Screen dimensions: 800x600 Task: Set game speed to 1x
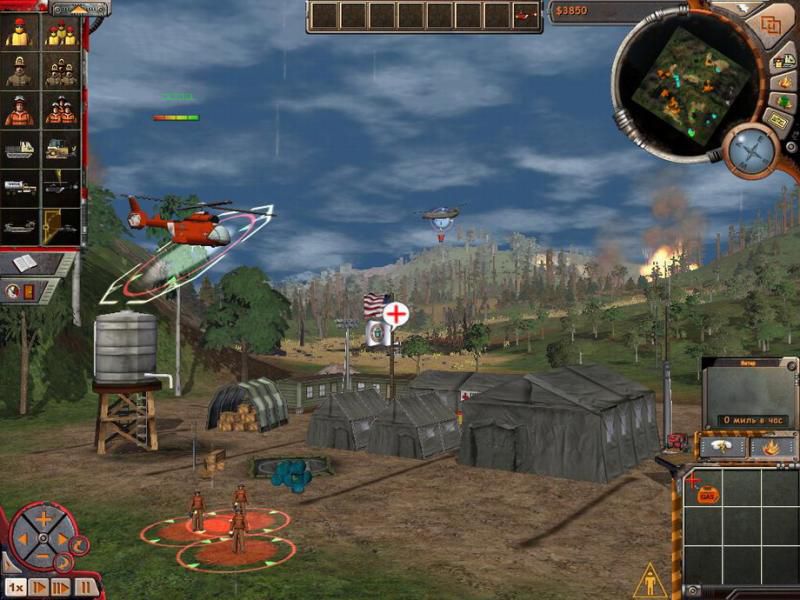(x=15, y=587)
